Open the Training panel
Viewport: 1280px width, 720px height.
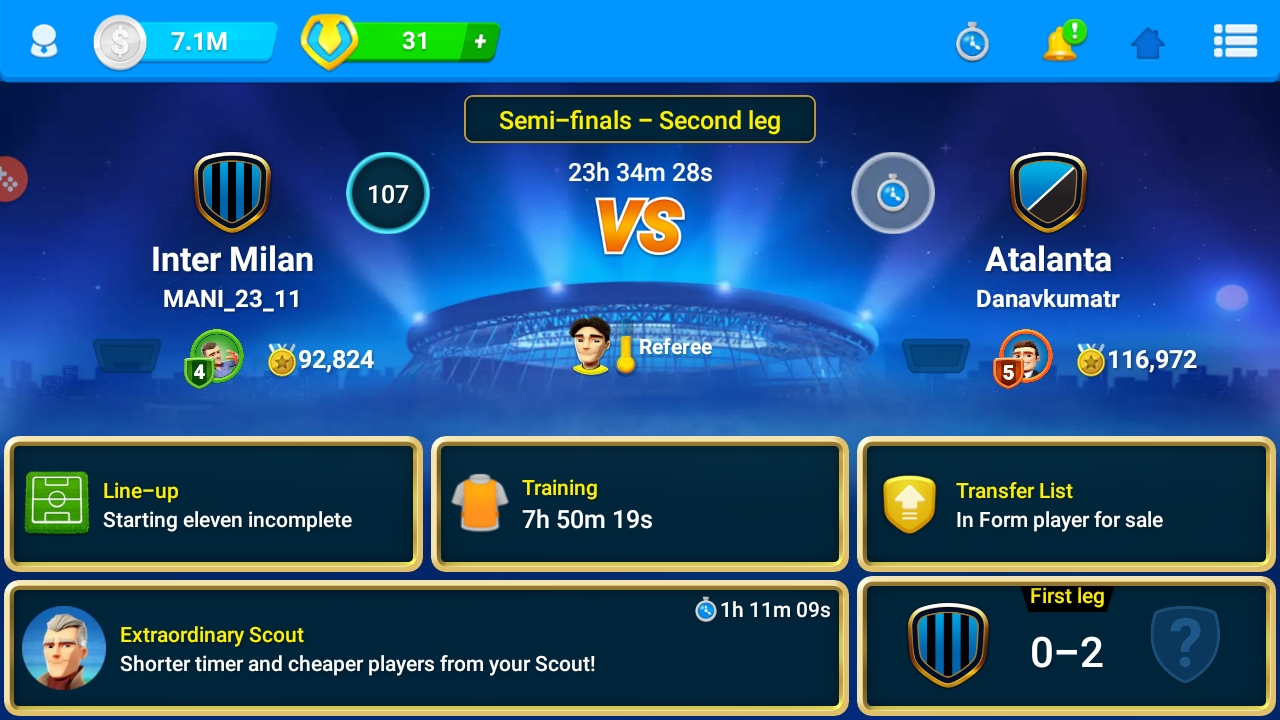coord(639,504)
